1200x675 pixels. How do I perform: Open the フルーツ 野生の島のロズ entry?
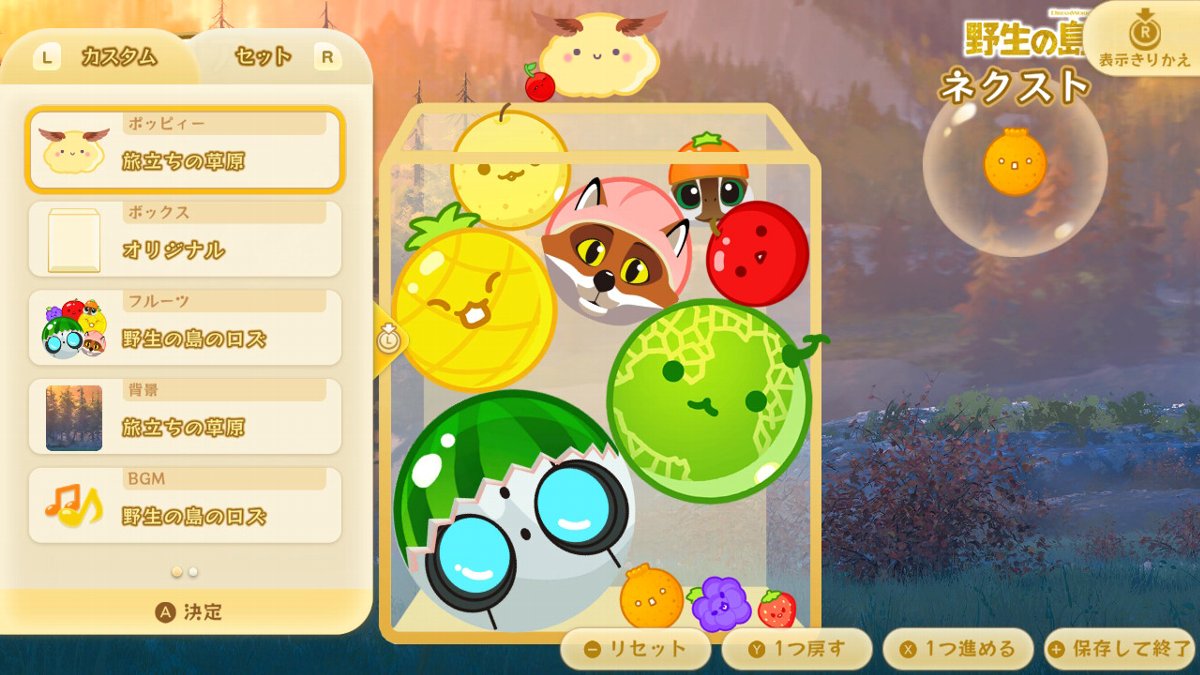(186, 328)
